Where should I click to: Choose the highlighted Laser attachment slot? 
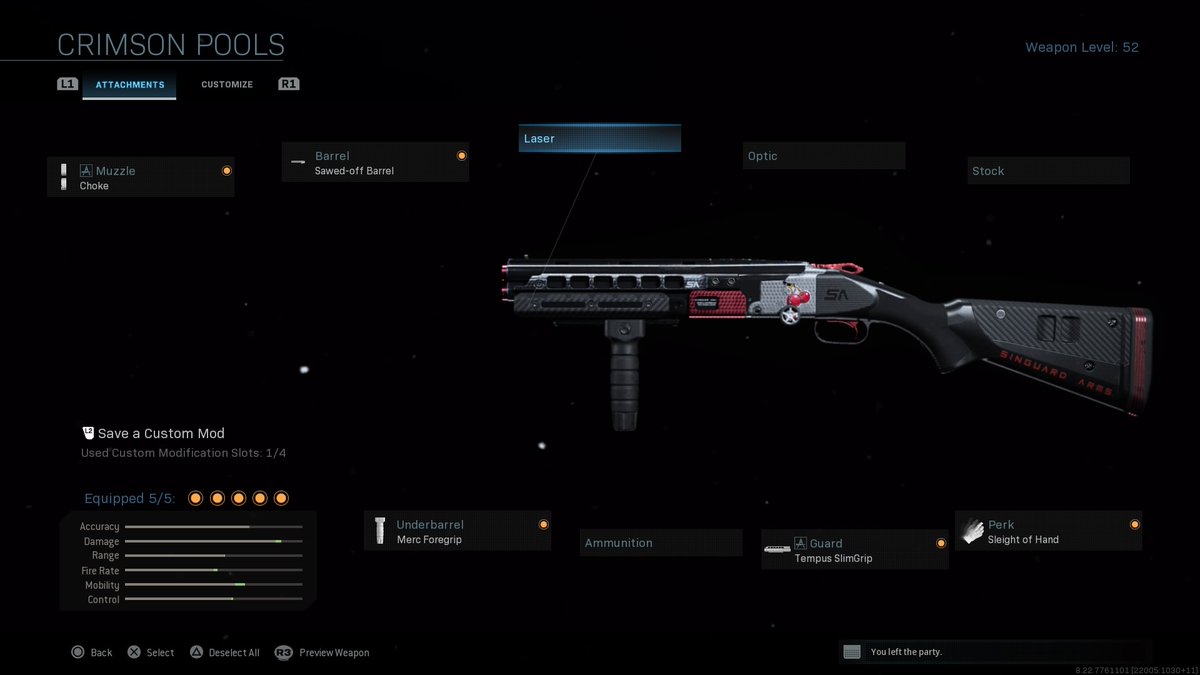(599, 139)
